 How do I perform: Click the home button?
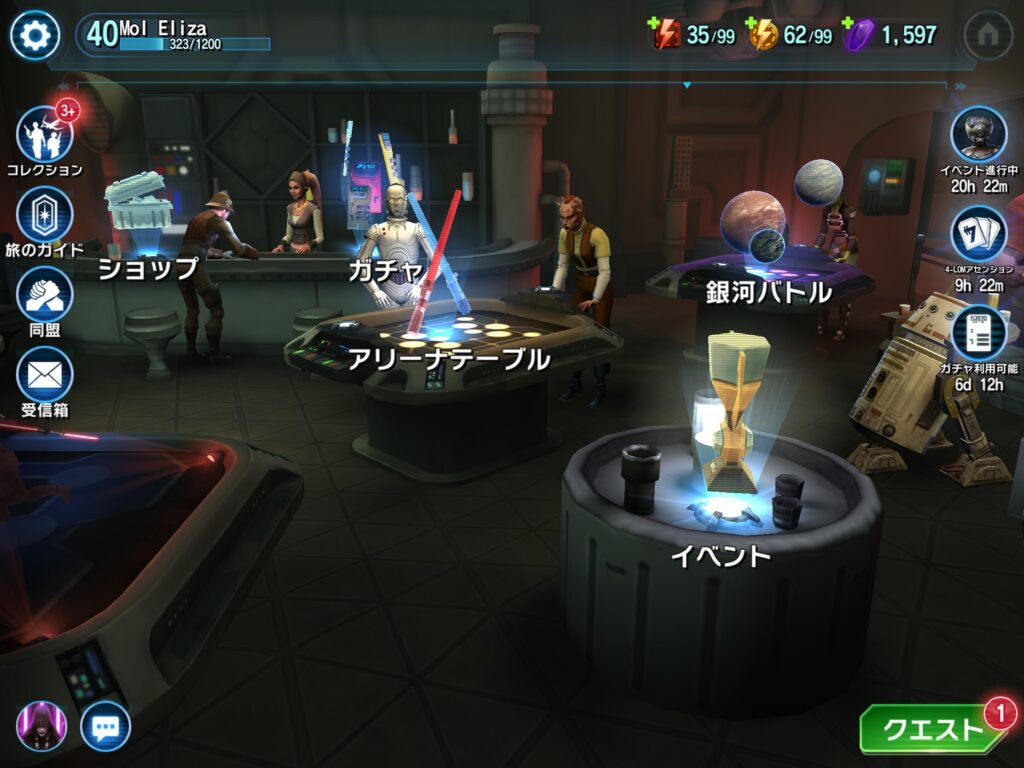click(x=988, y=36)
